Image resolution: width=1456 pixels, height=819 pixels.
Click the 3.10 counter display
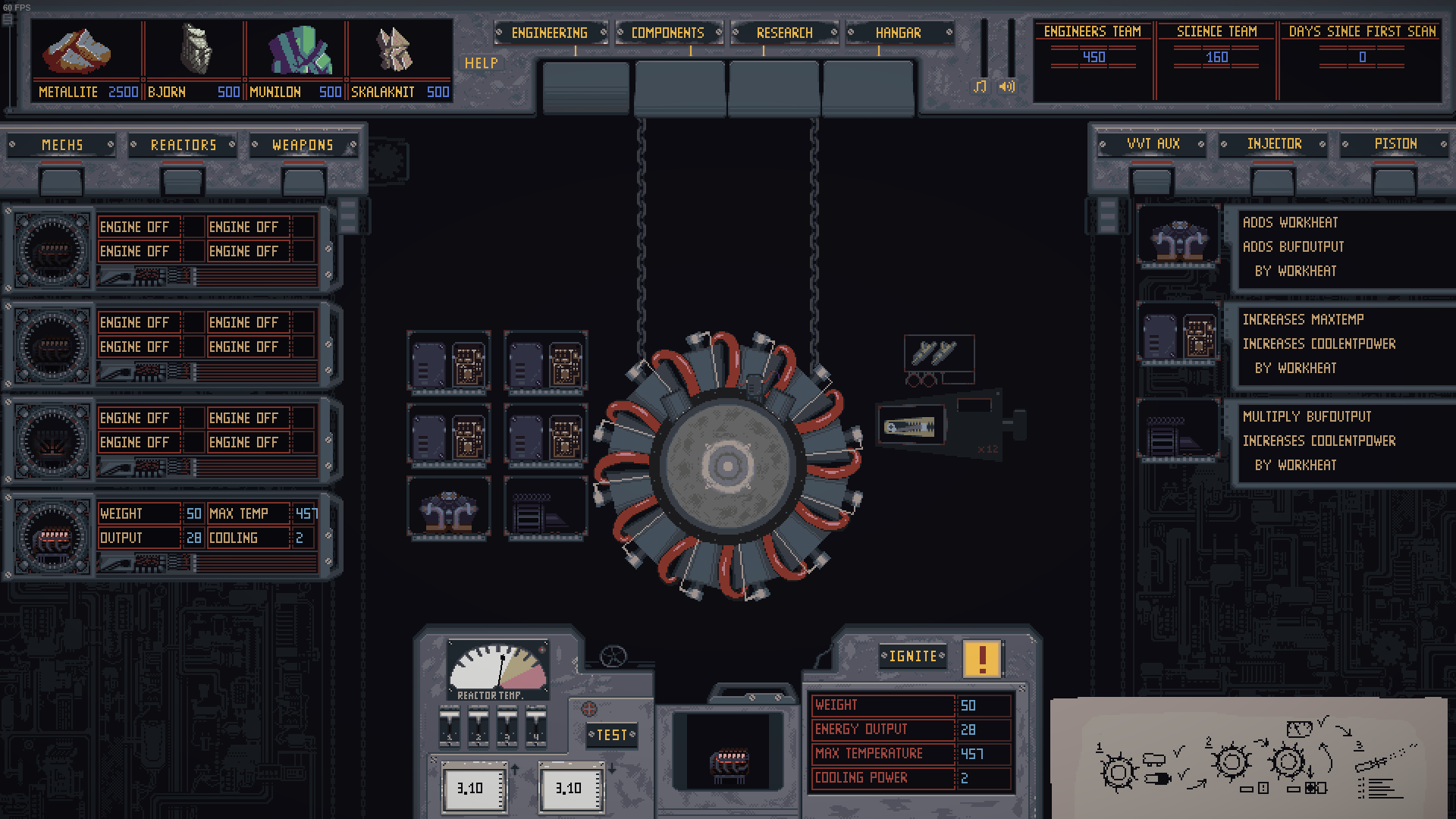[473, 787]
